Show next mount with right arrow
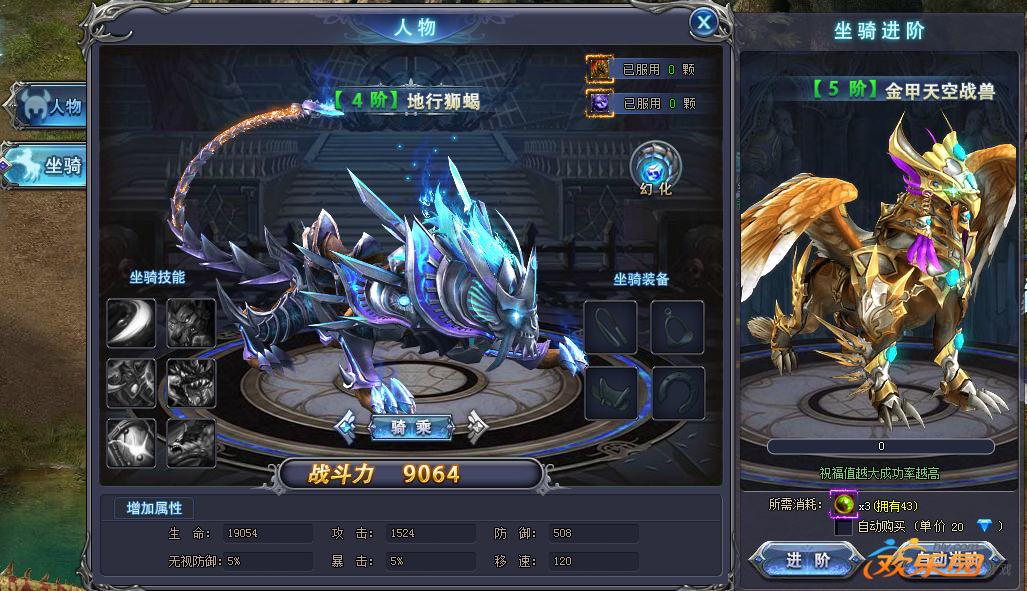Image resolution: width=1027 pixels, height=591 pixels. [x=476, y=427]
